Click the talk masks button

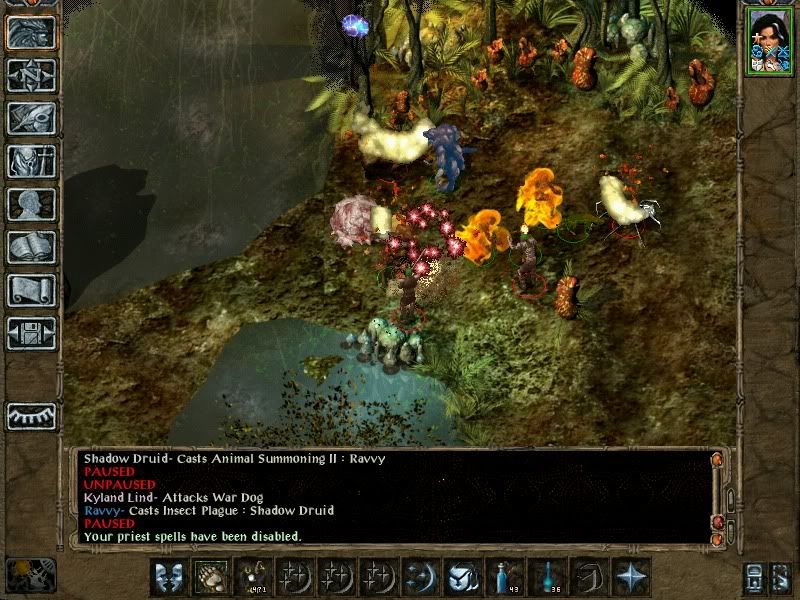[x=169, y=577]
